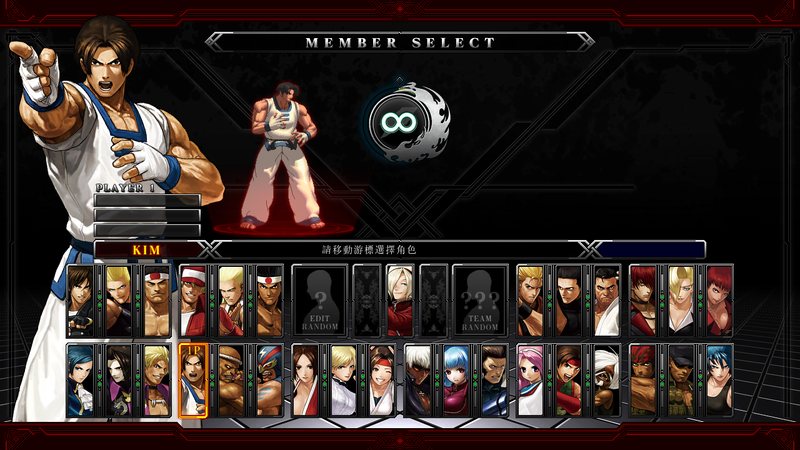
Task: Select Ralf with the red bandana
Action: pyautogui.click(x=645, y=380)
